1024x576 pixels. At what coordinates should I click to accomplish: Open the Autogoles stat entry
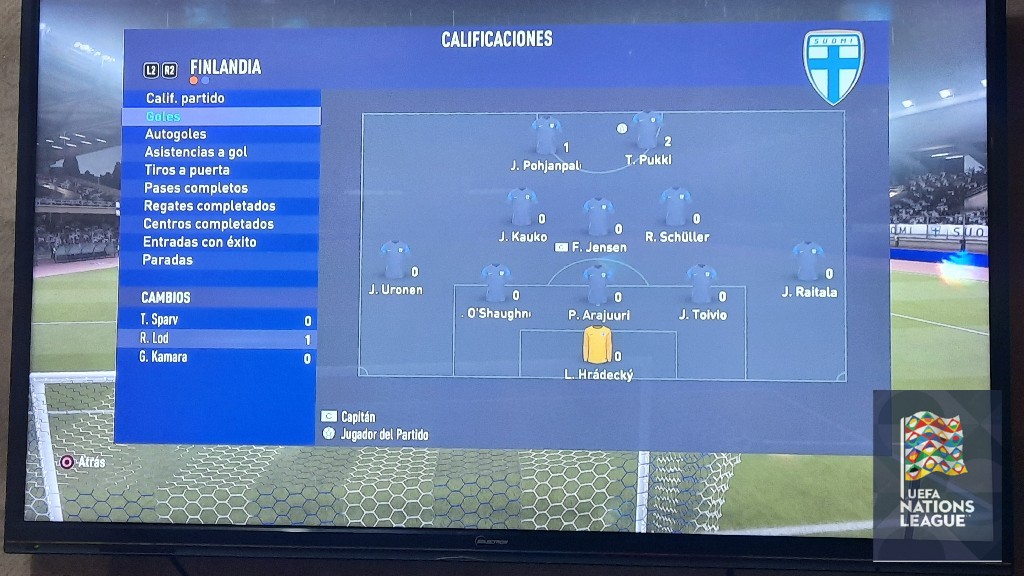(x=175, y=134)
